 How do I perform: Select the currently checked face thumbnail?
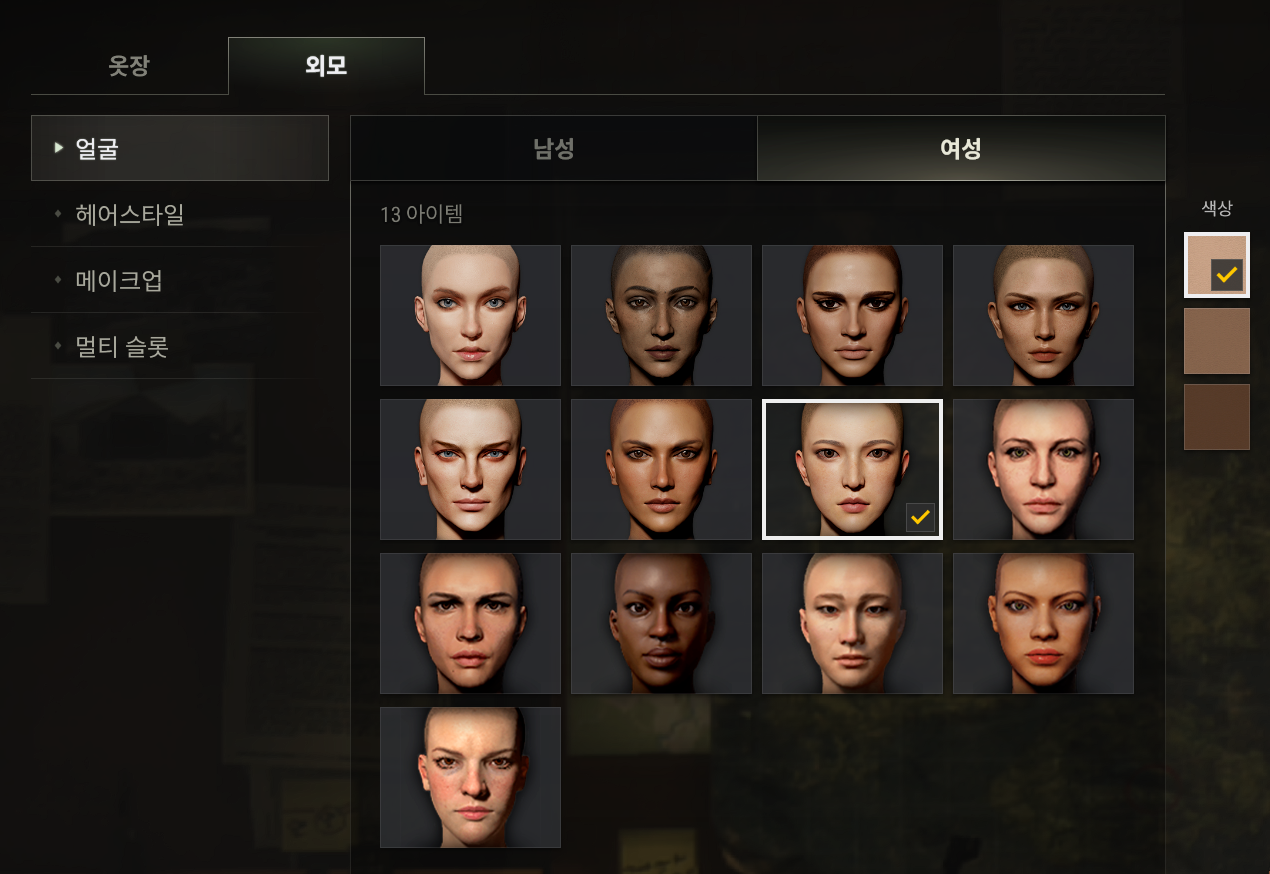coord(852,469)
